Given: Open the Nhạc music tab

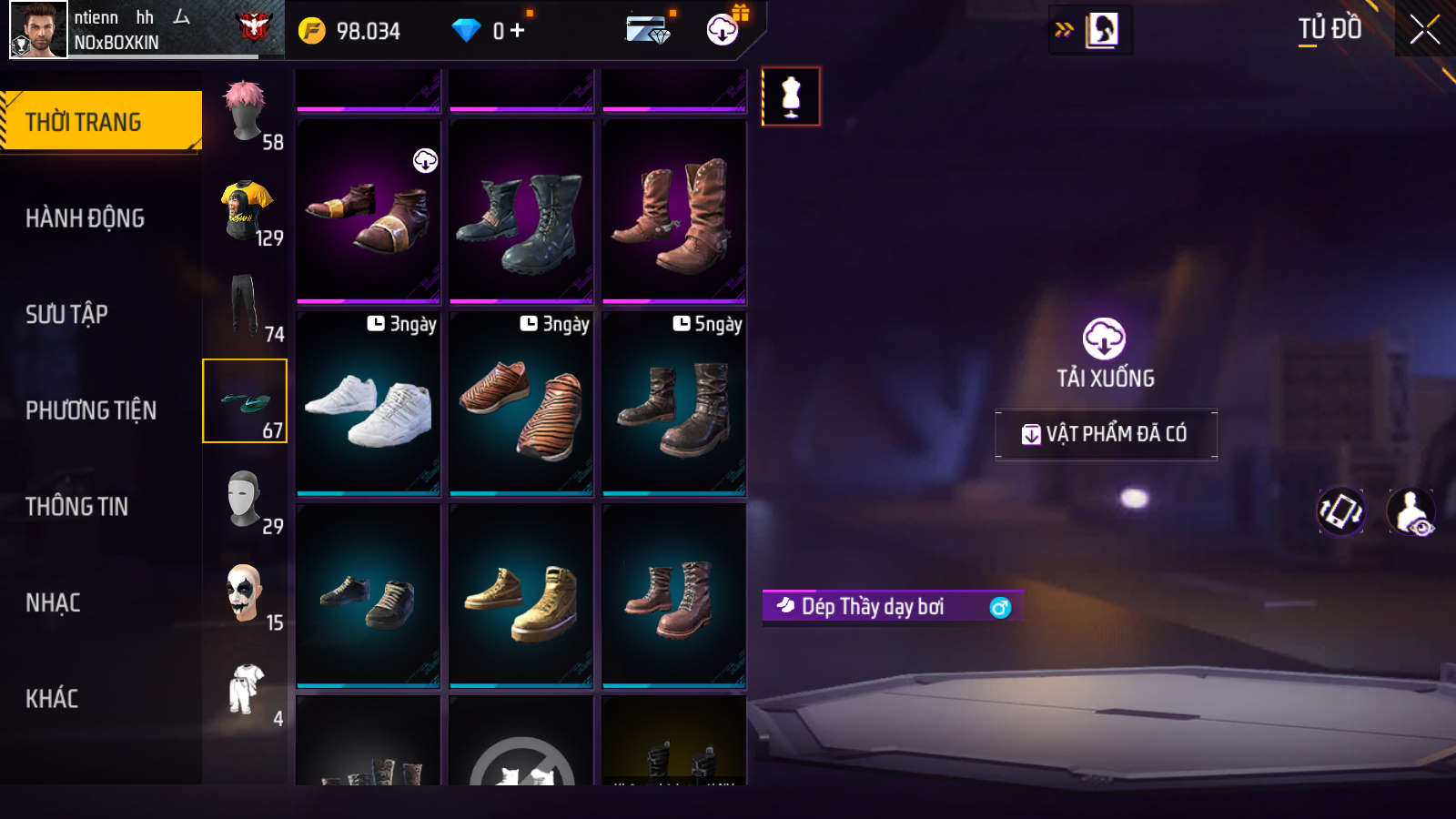Looking at the screenshot, I should point(54,603).
